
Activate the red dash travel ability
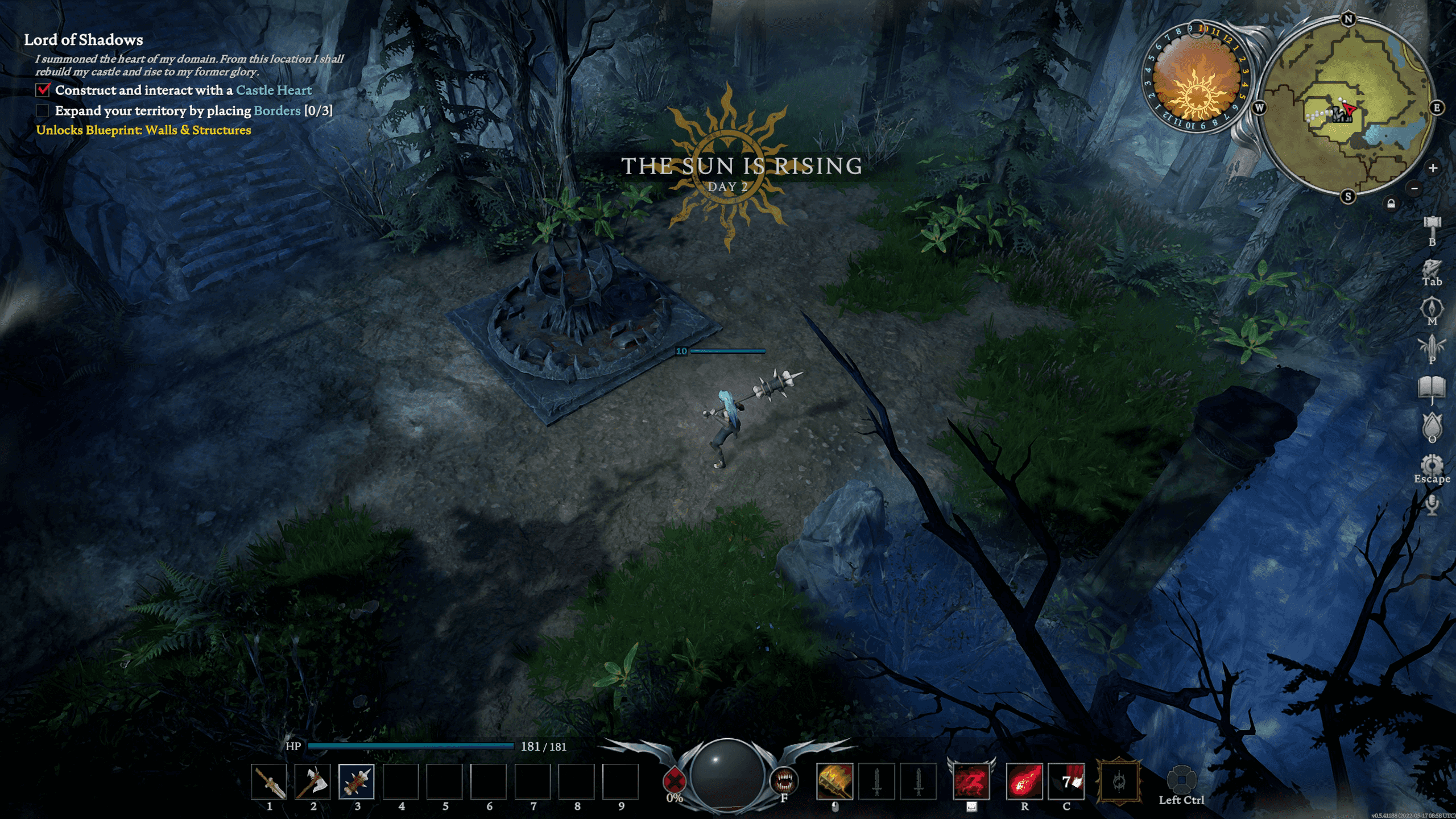971,782
